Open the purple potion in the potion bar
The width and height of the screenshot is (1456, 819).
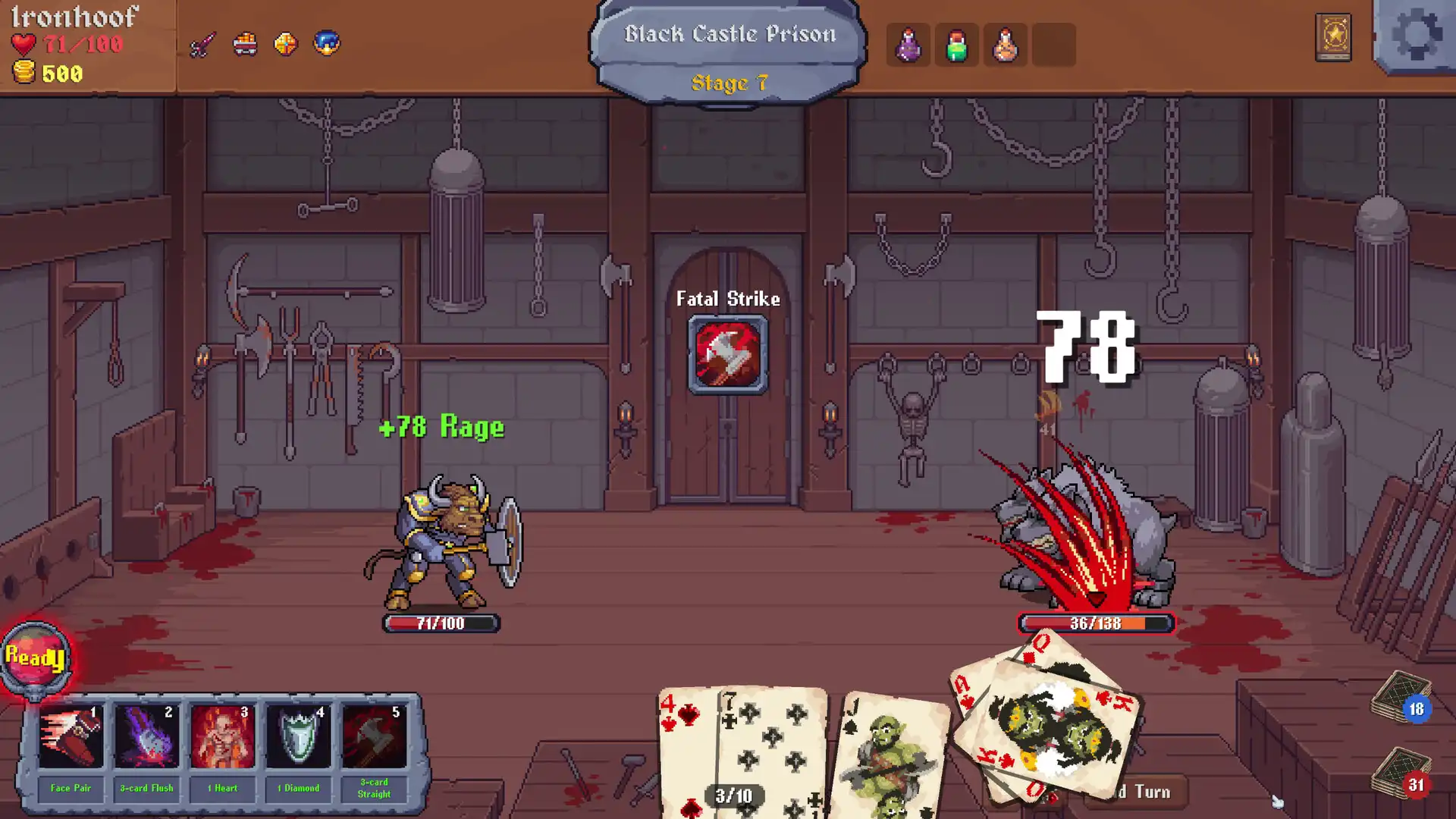[x=907, y=45]
